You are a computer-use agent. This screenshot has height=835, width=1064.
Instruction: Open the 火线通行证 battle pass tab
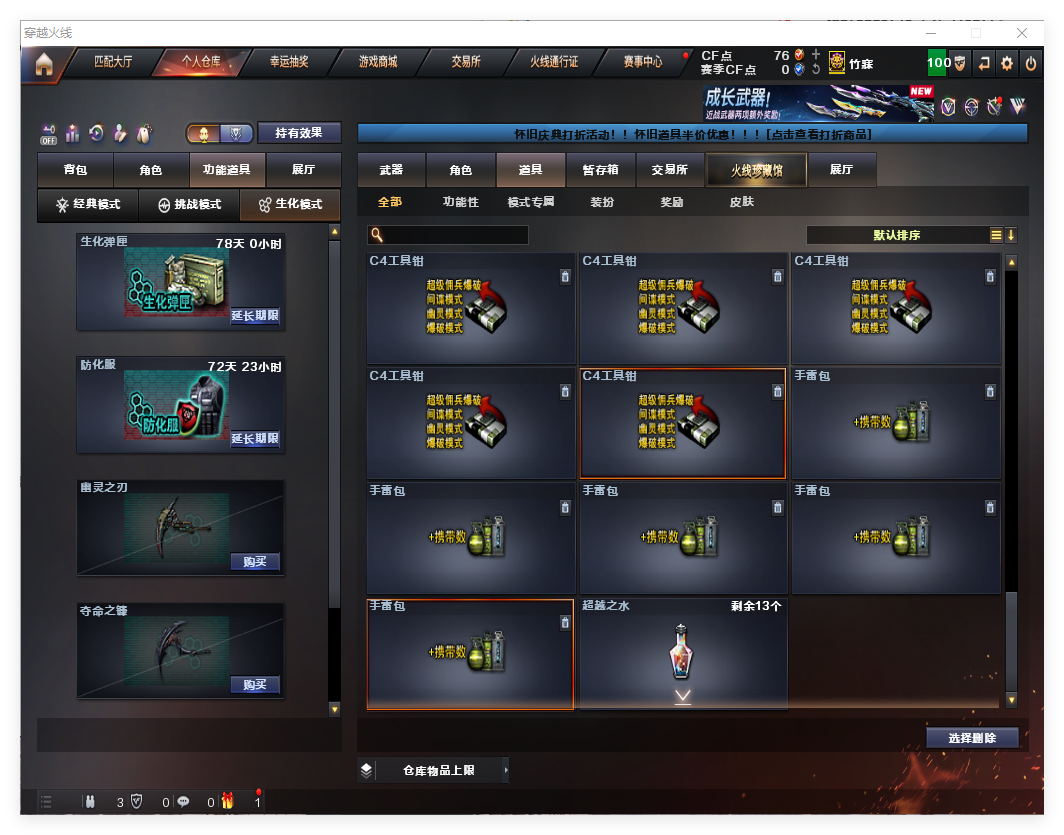554,62
